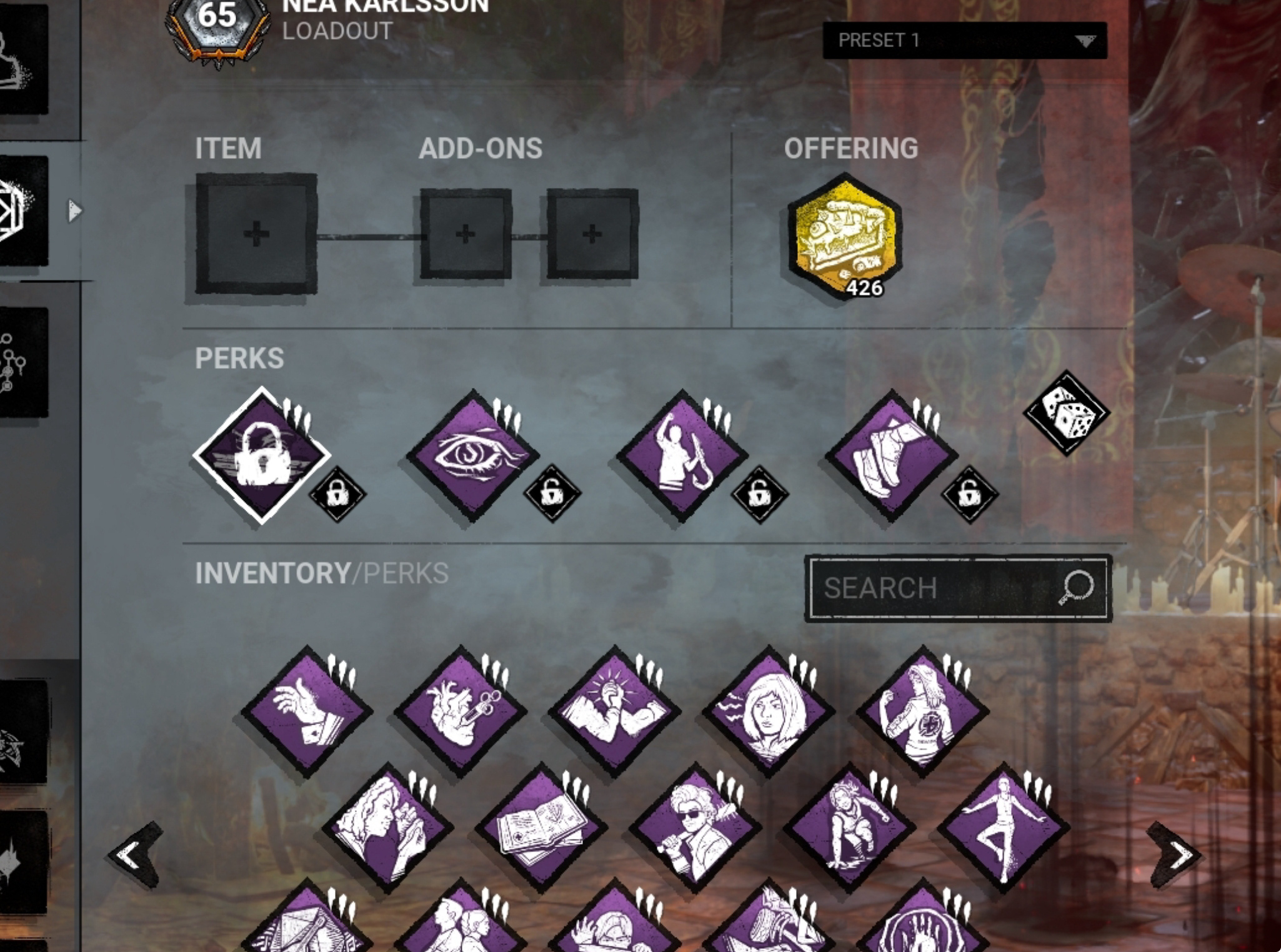Add an item via the ITEM plus slot
Viewport: 1281px width, 952px height.
pyautogui.click(x=255, y=234)
